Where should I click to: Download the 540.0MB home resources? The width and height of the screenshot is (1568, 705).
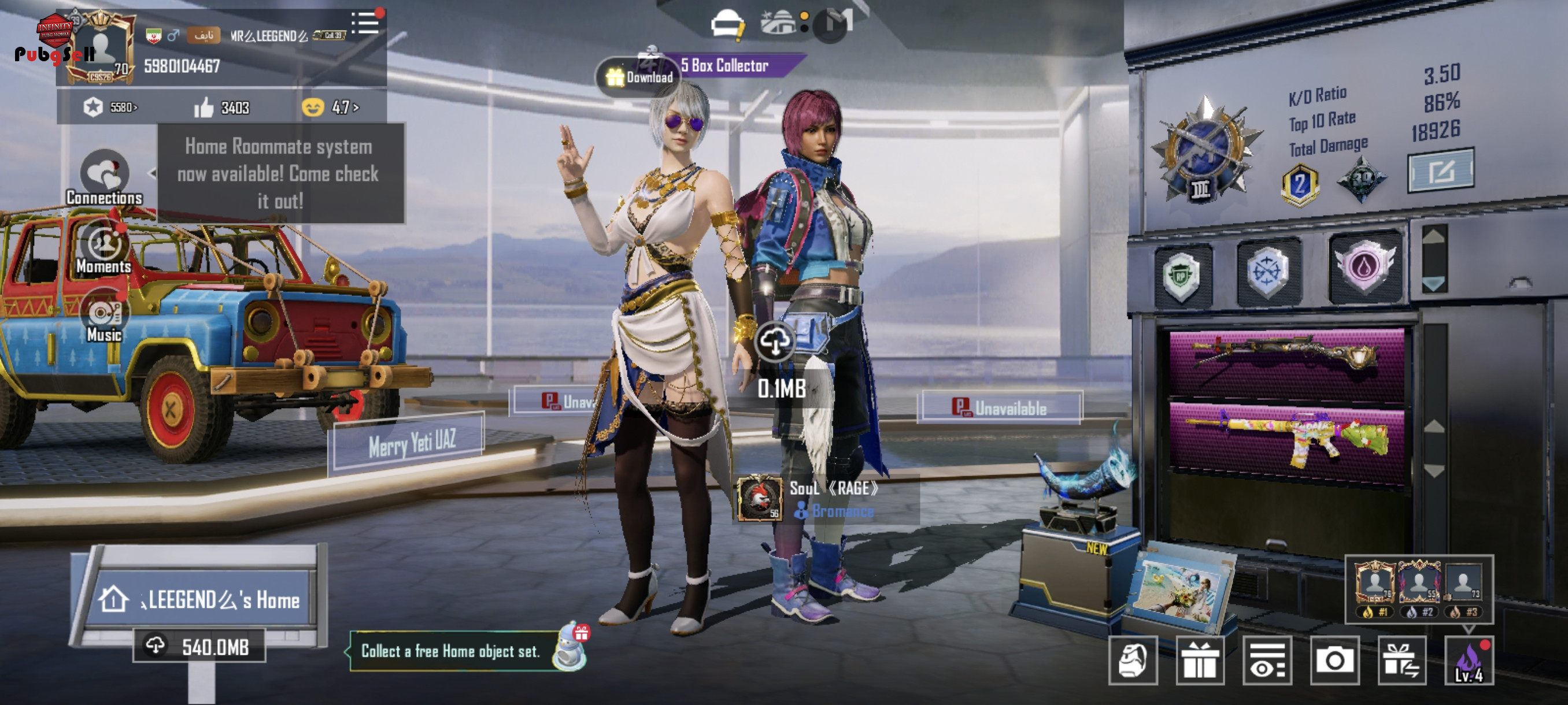pos(199,646)
